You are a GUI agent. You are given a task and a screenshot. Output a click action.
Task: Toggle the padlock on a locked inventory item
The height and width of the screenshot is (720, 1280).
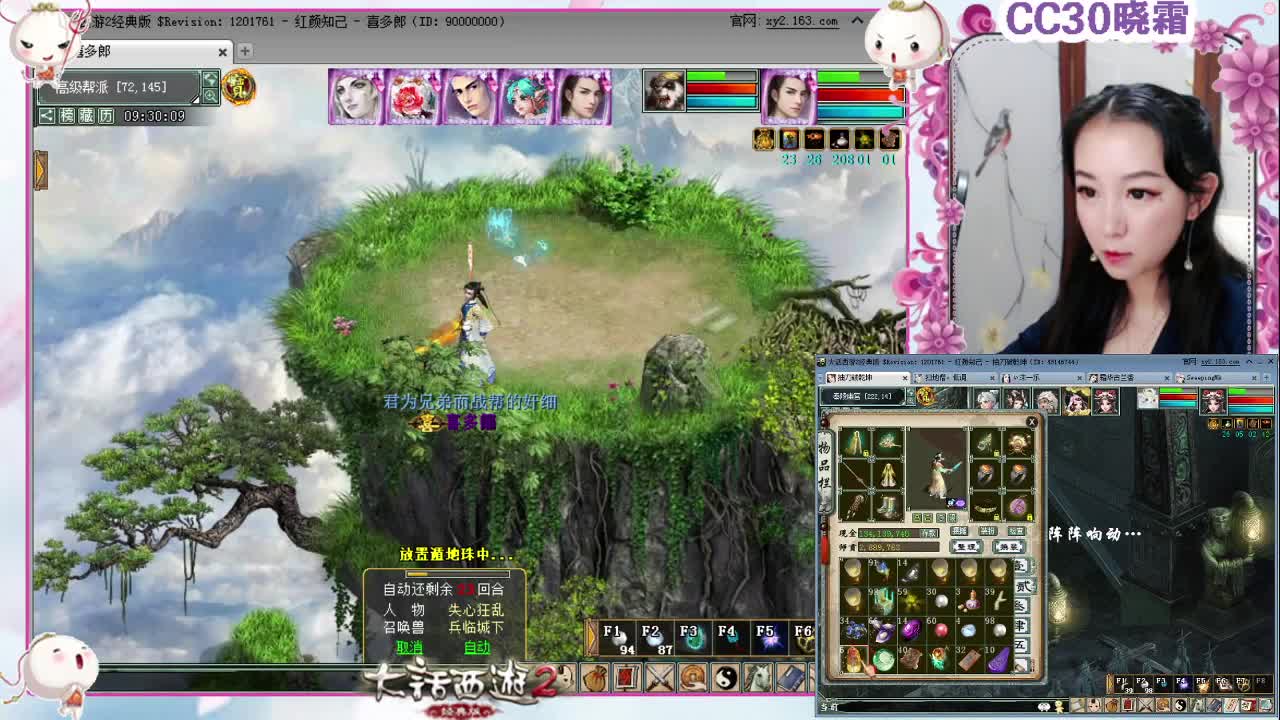pos(866,453)
